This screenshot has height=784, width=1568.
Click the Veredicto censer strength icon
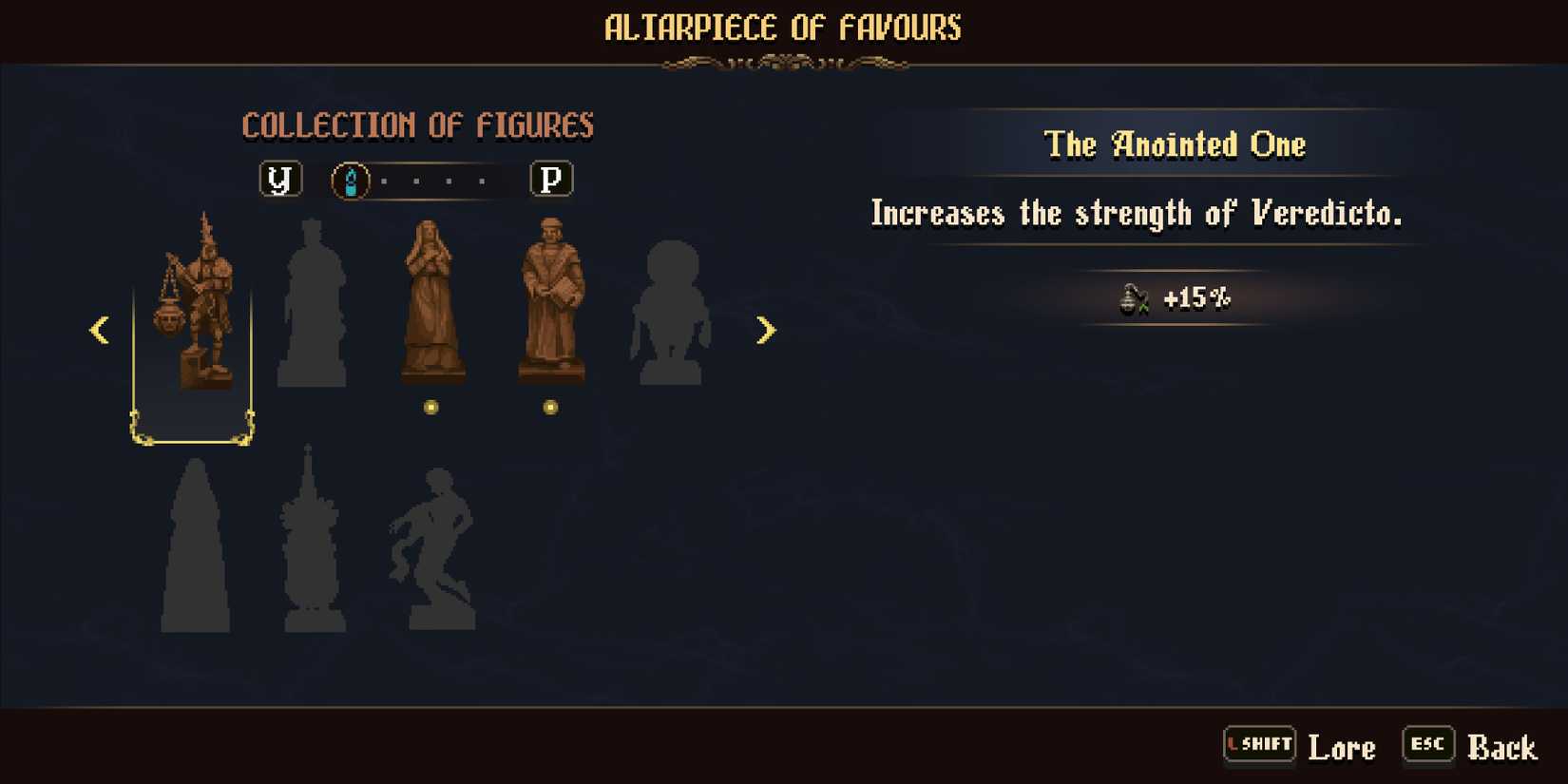1133,297
